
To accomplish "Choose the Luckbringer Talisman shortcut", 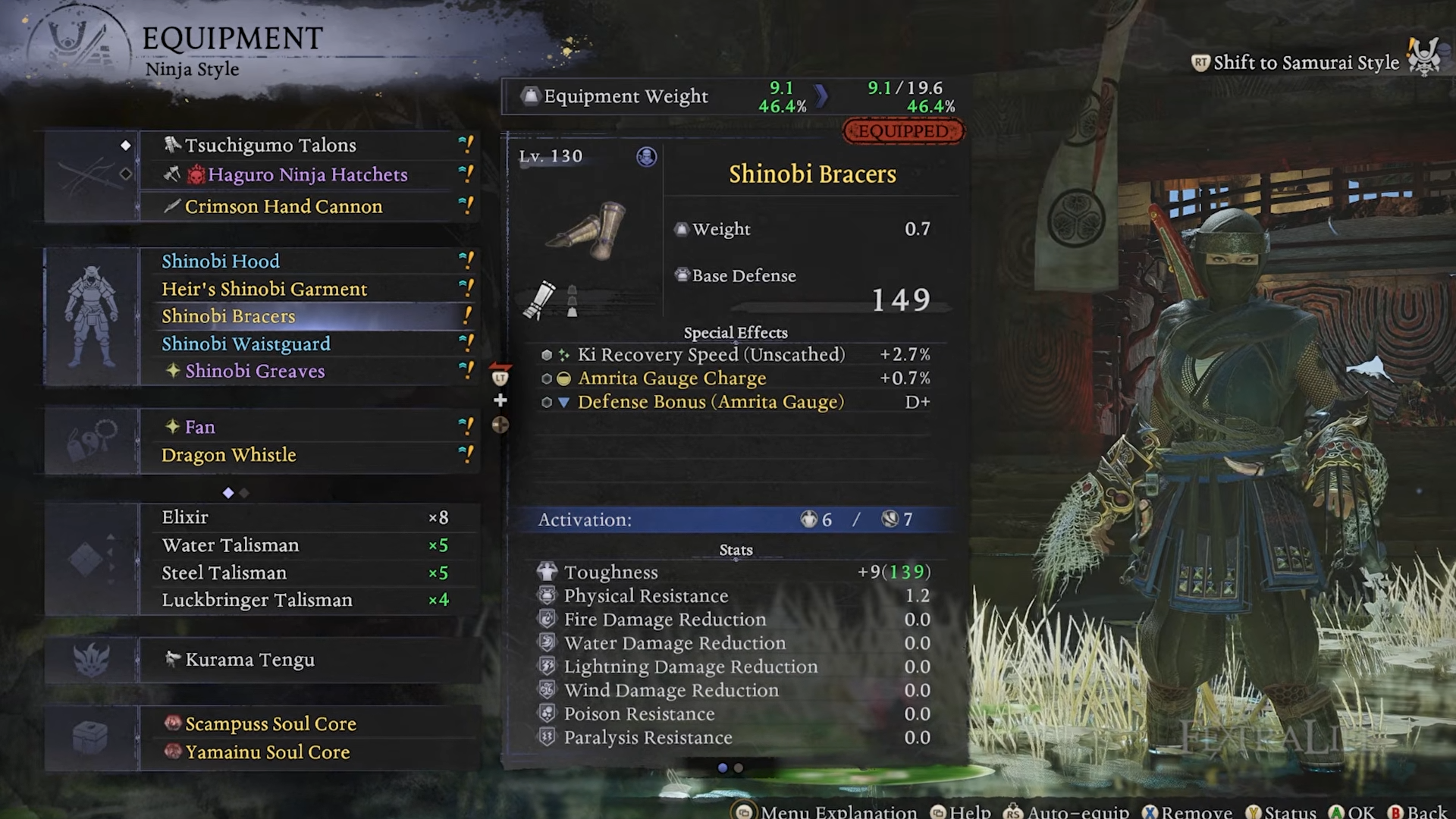I will pos(256,600).
